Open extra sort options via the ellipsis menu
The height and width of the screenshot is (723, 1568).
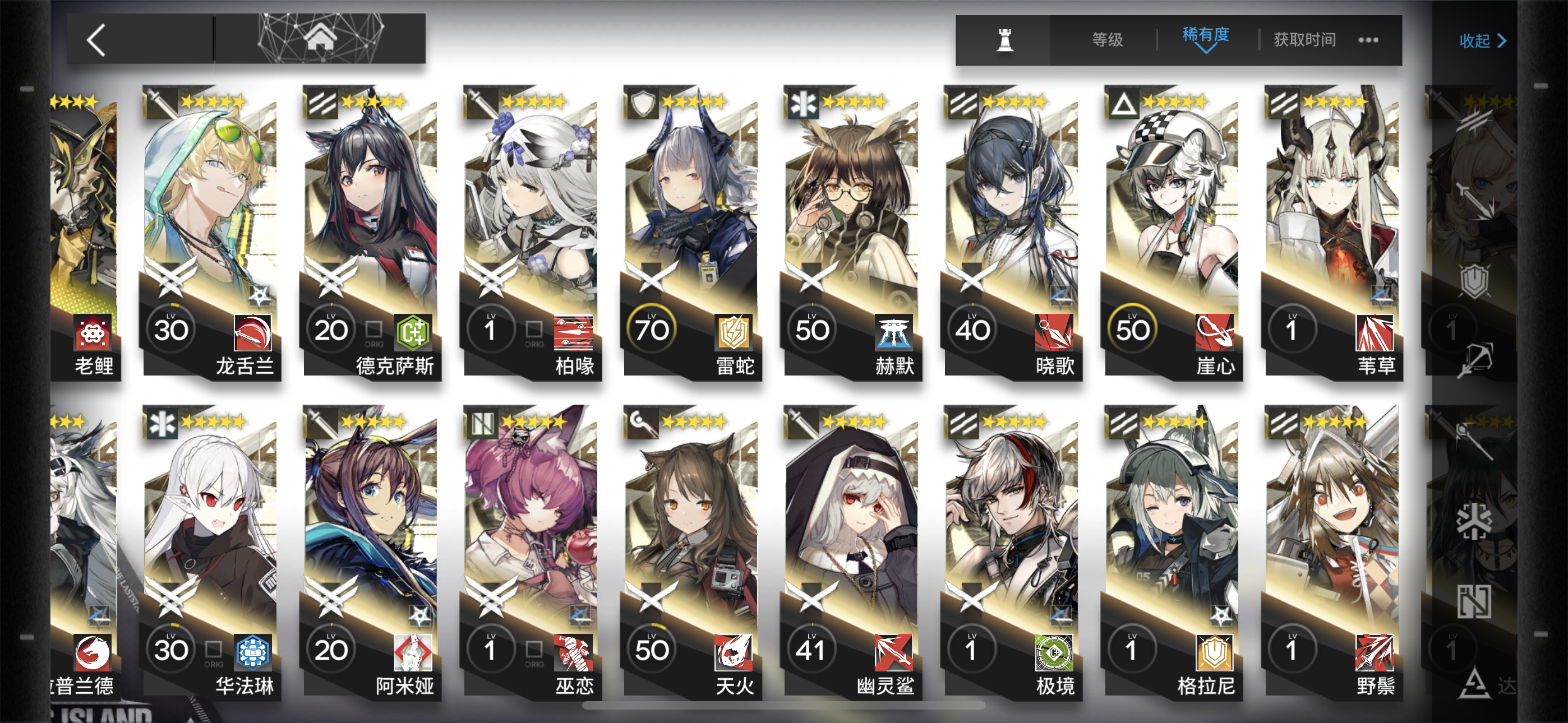coord(1368,40)
